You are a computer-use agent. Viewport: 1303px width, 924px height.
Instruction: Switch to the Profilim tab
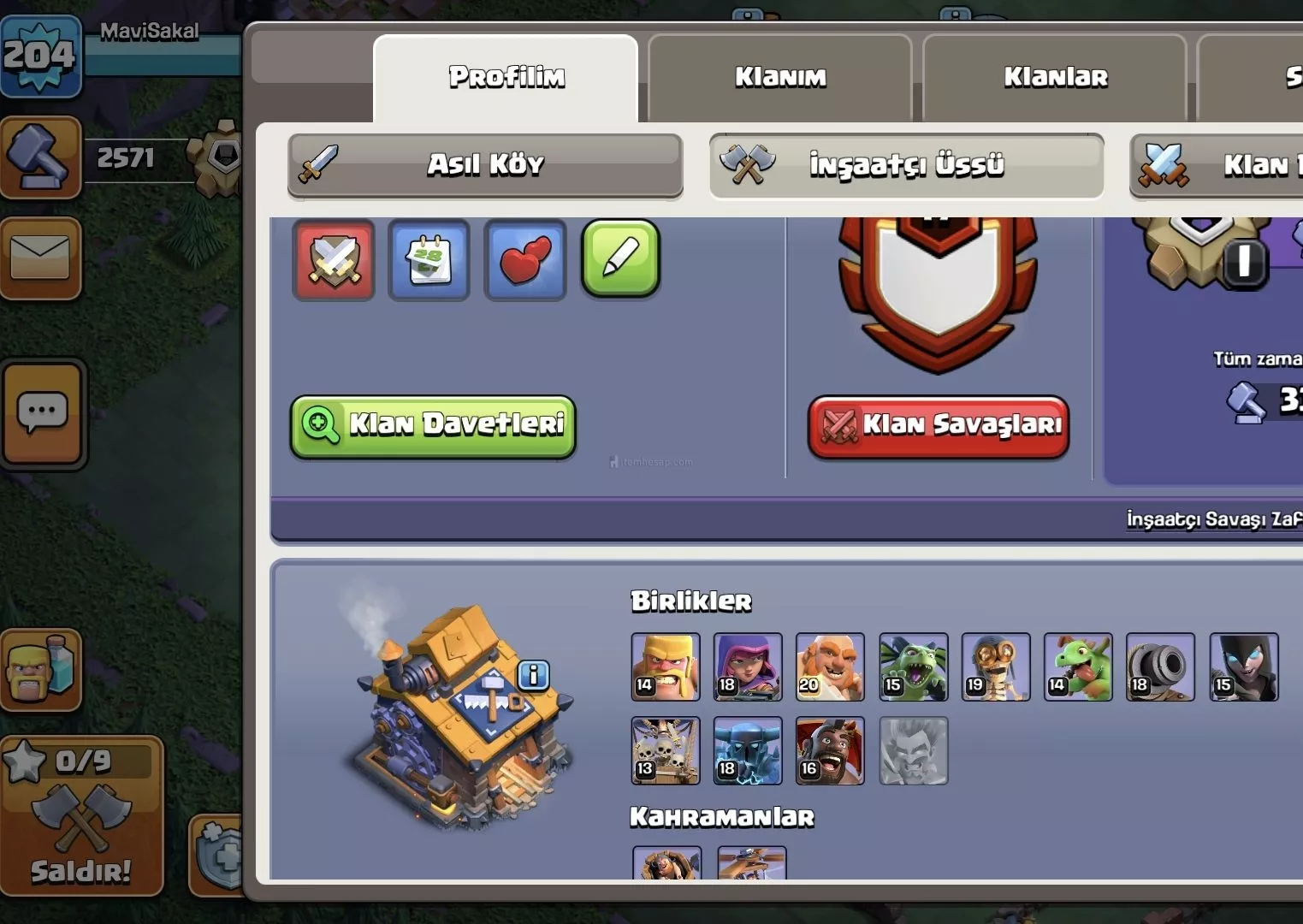coord(506,78)
